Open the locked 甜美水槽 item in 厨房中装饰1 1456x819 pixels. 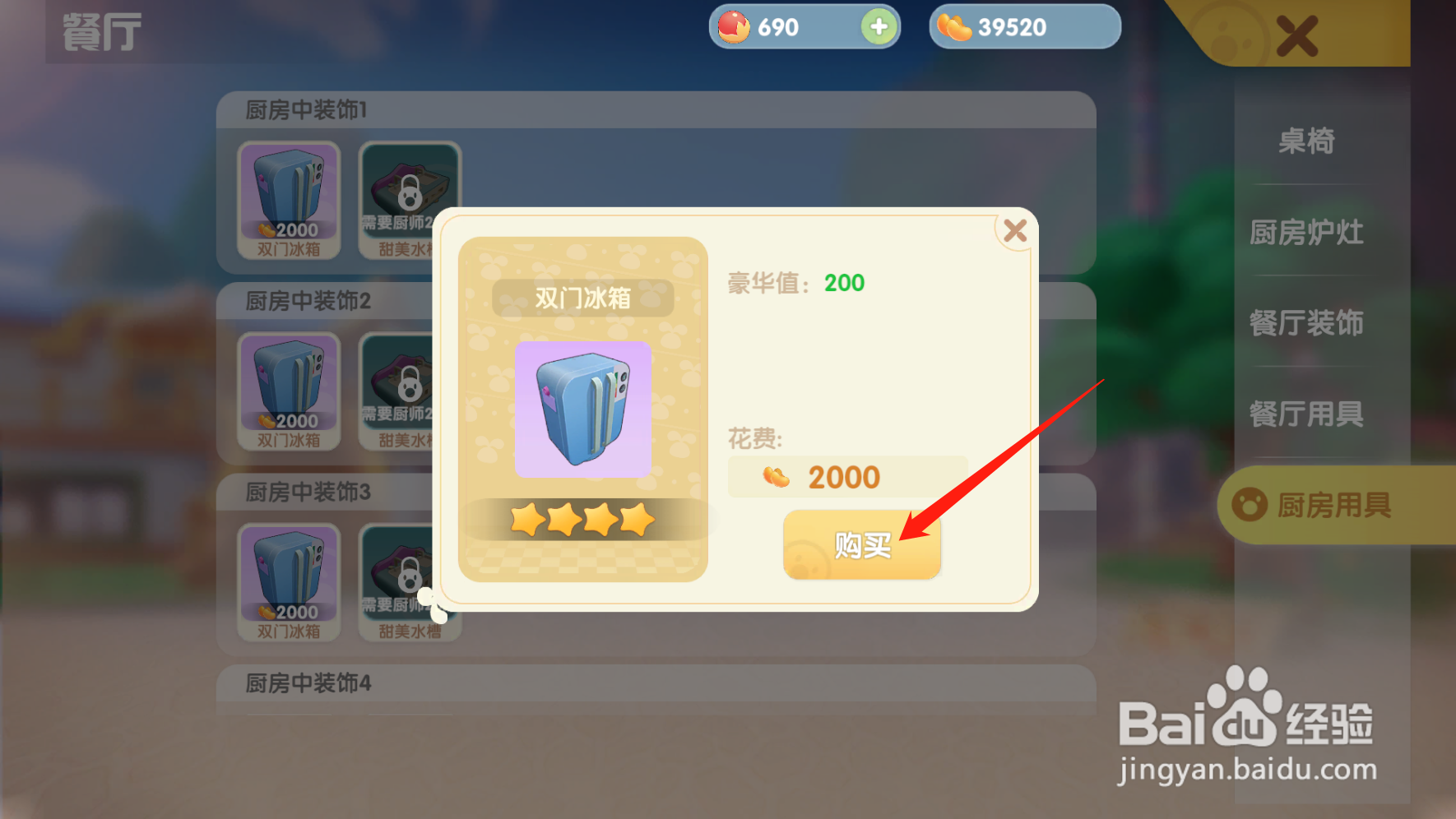coord(409,197)
